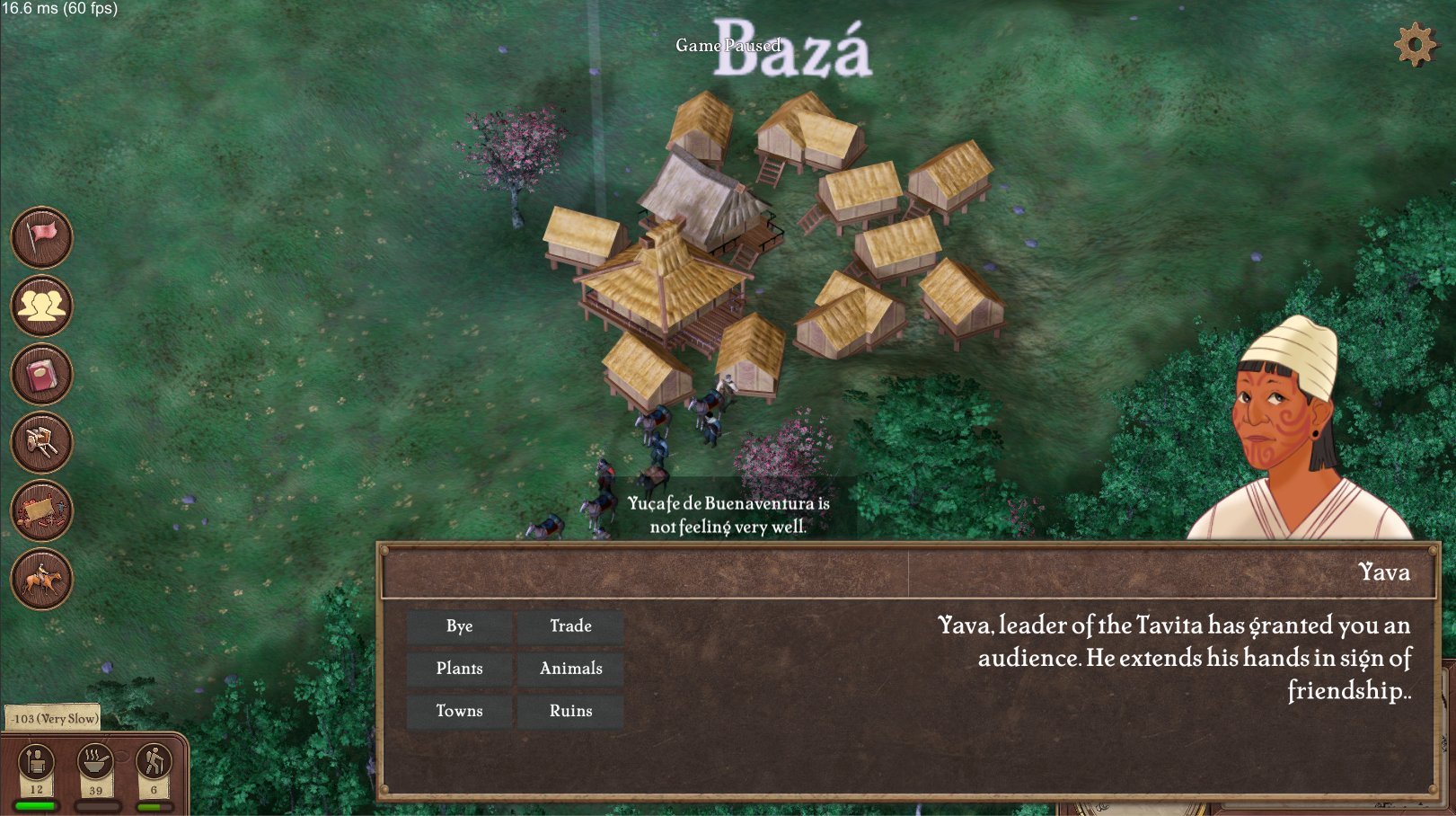Click the red flag icon button
Viewport: 1456px width, 816px height.
[41, 237]
